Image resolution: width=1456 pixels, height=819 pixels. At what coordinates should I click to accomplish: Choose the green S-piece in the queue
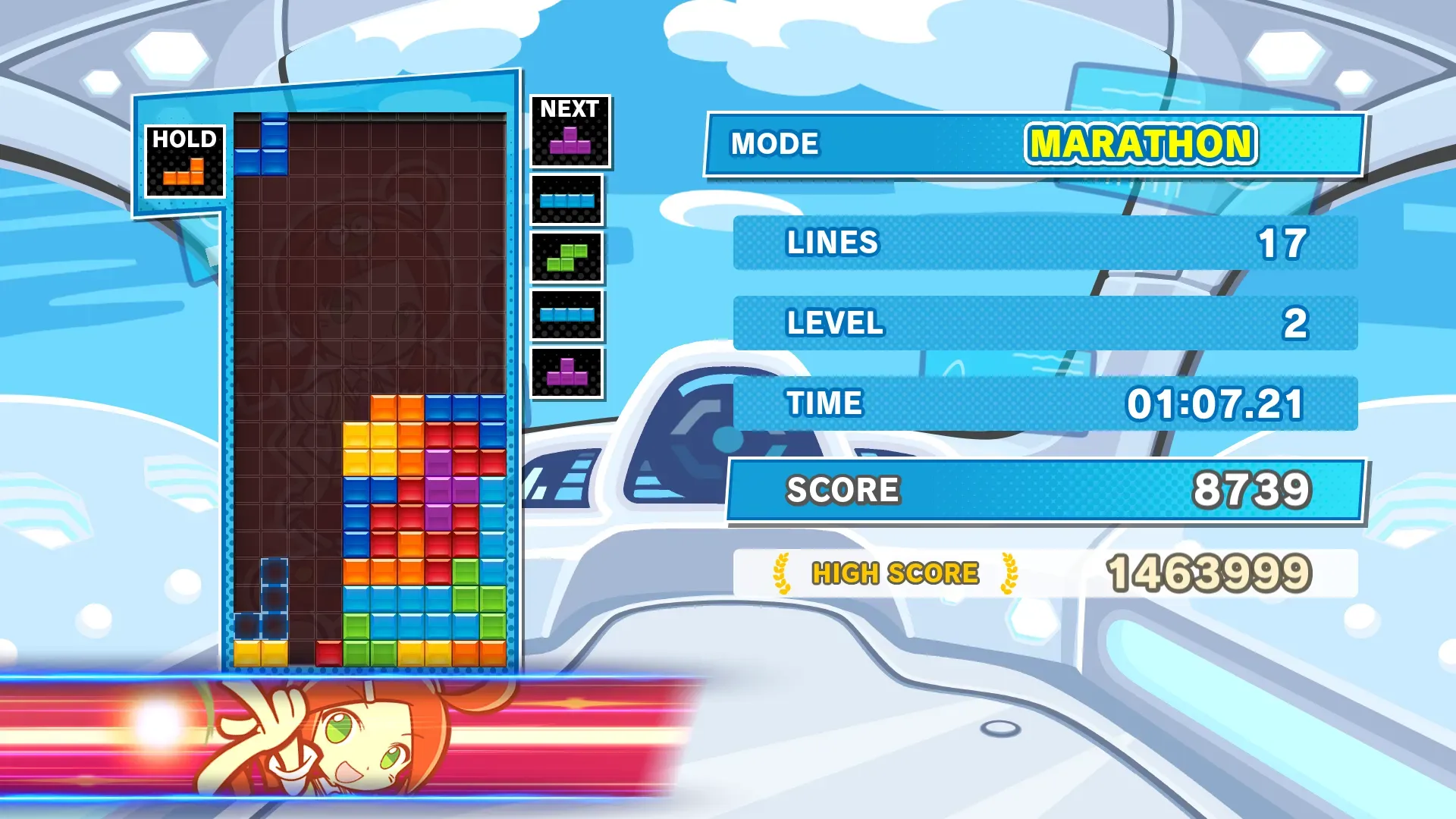tap(567, 258)
